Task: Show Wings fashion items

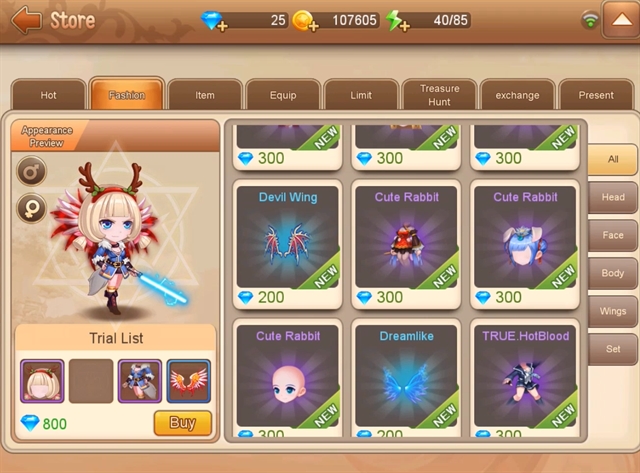Action: click(x=612, y=311)
